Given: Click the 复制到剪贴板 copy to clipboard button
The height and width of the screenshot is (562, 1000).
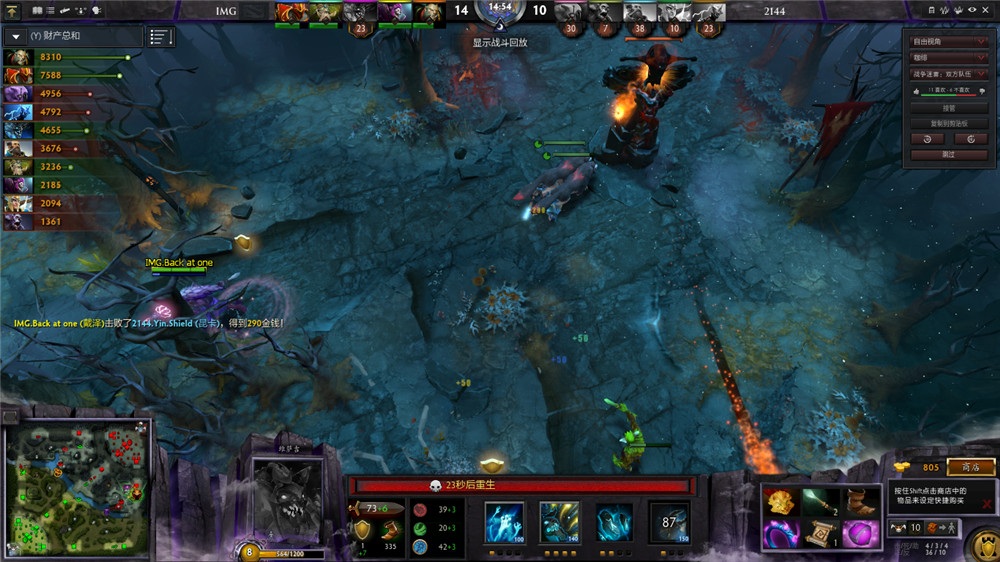Looking at the screenshot, I should coord(948,124).
